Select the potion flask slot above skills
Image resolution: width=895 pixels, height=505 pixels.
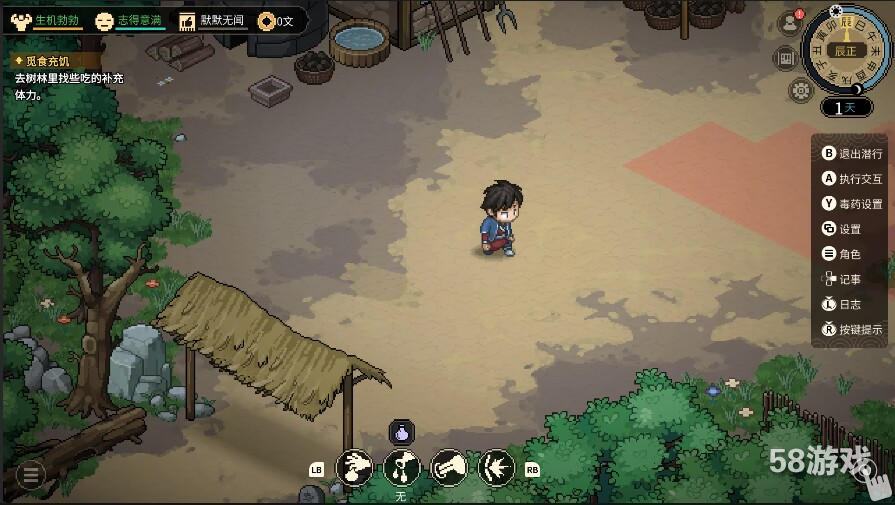click(401, 433)
